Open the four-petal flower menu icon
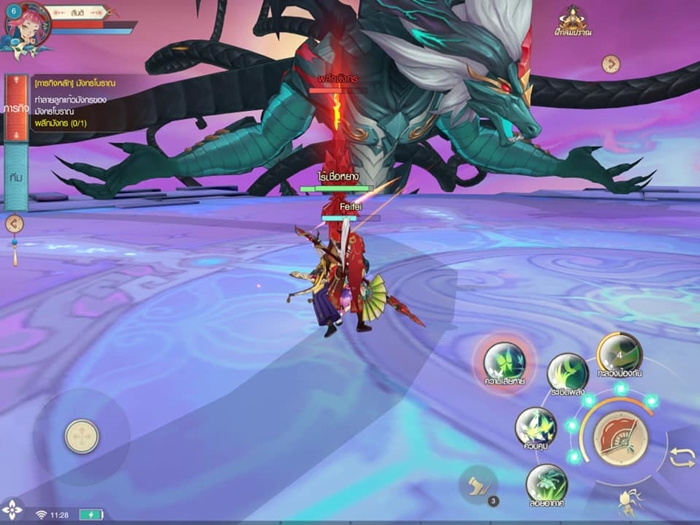The height and width of the screenshot is (525, 700). pos(12,509)
